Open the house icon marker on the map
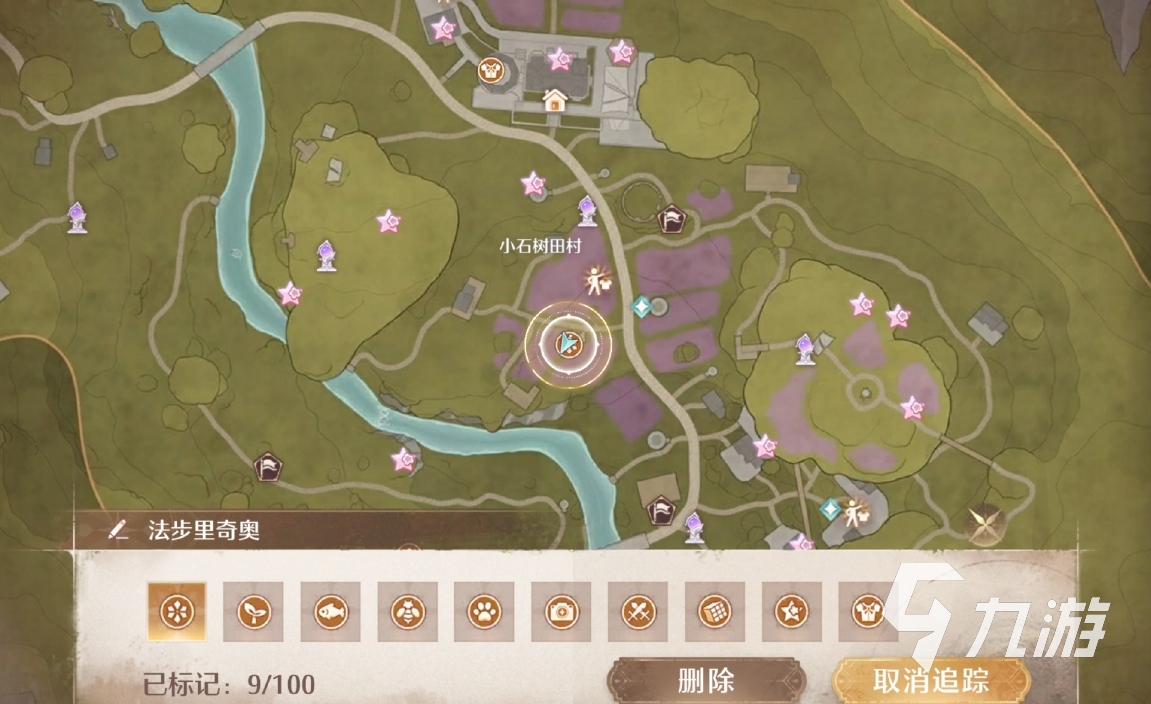Viewport: 1151px width, 704px height. [x=554, y=100]
